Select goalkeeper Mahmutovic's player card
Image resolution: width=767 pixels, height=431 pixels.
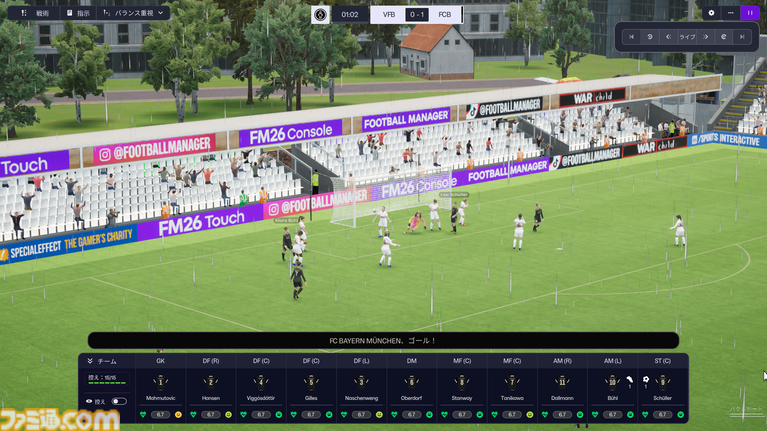click(x=161, y=388)
